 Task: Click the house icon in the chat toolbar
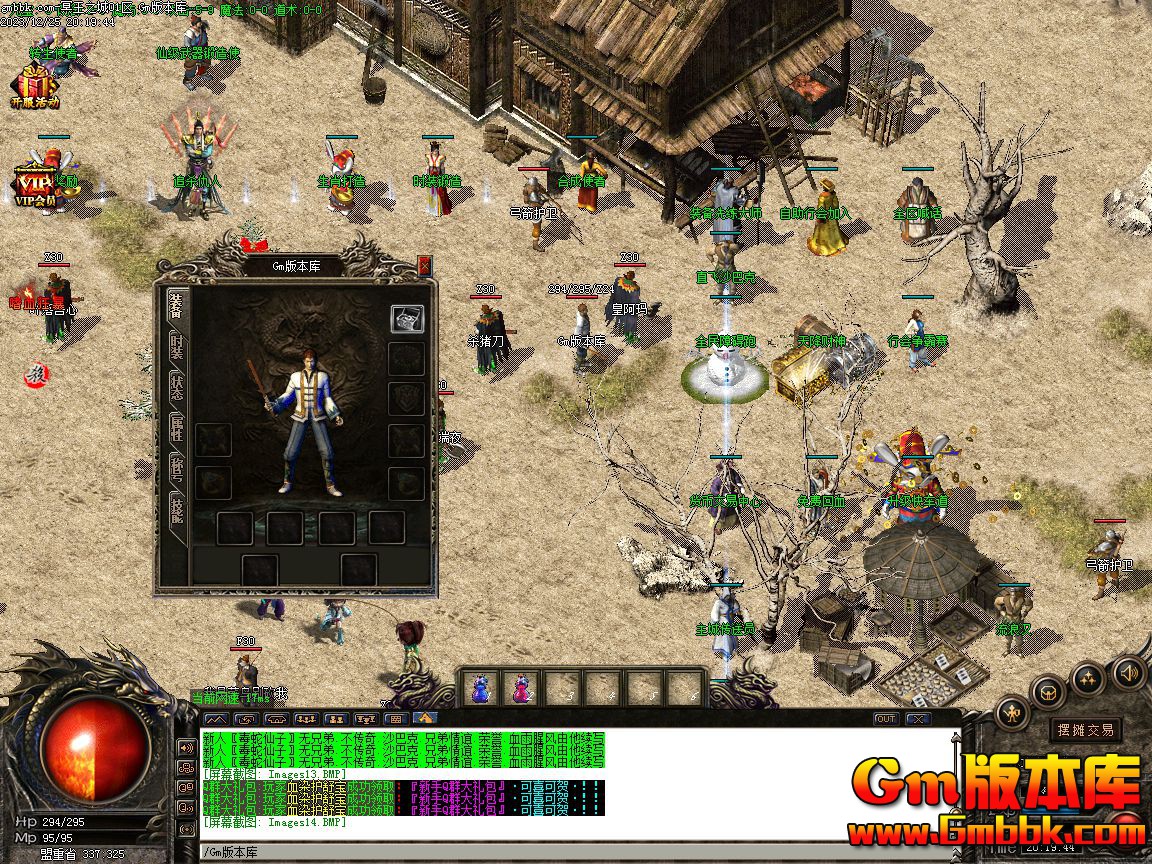click(x=425, y=718)
